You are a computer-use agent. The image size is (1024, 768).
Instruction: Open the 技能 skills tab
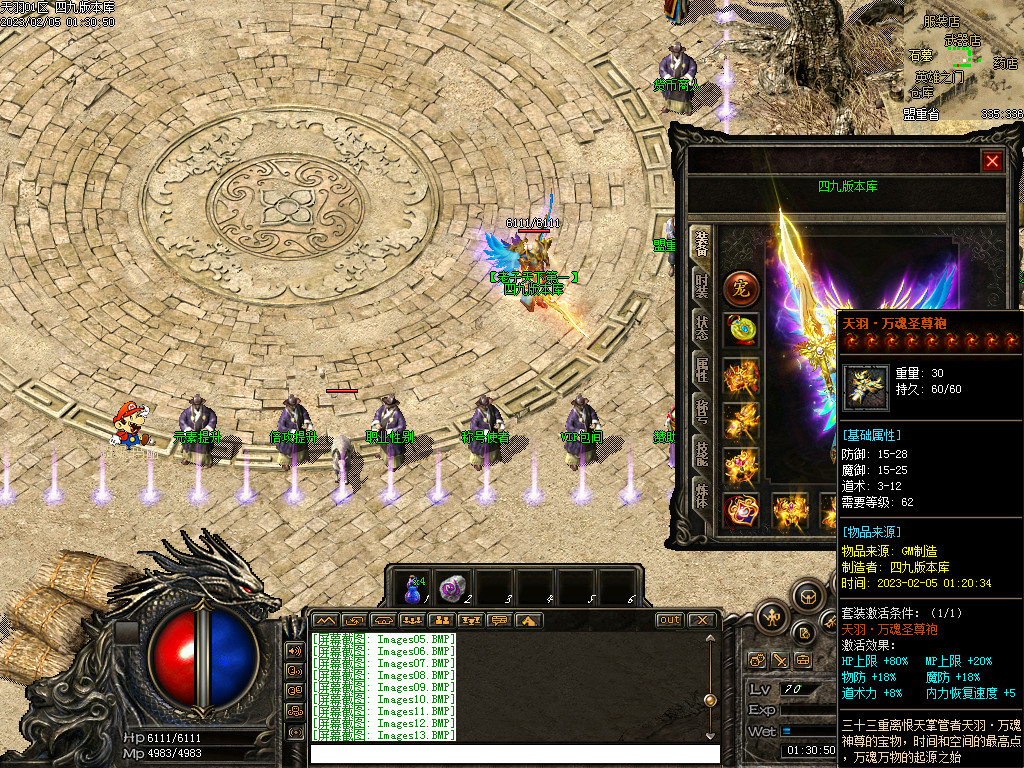tap(702, 453)
